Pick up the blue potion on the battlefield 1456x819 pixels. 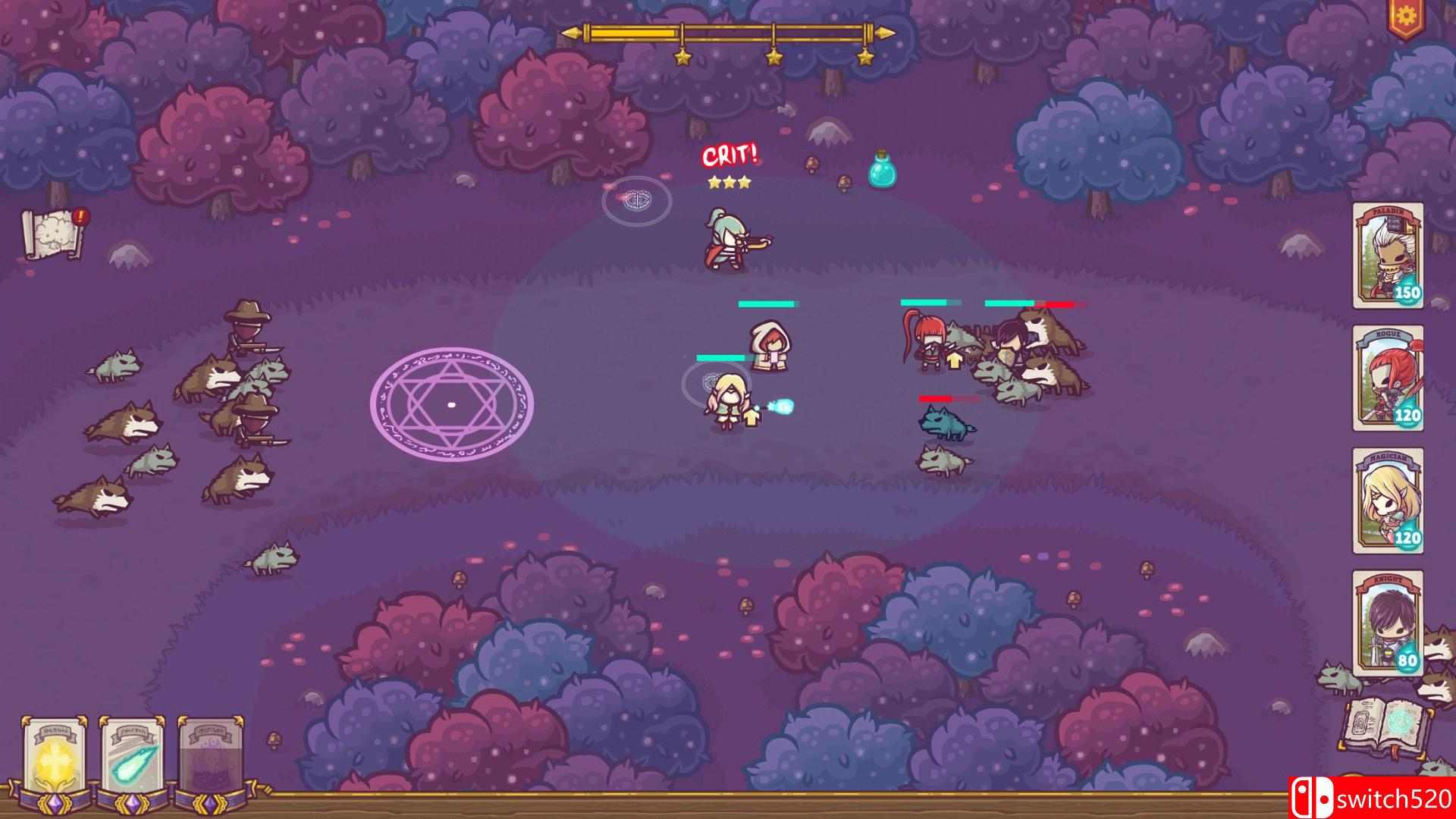pyautogui.click(x=883, y=173)
